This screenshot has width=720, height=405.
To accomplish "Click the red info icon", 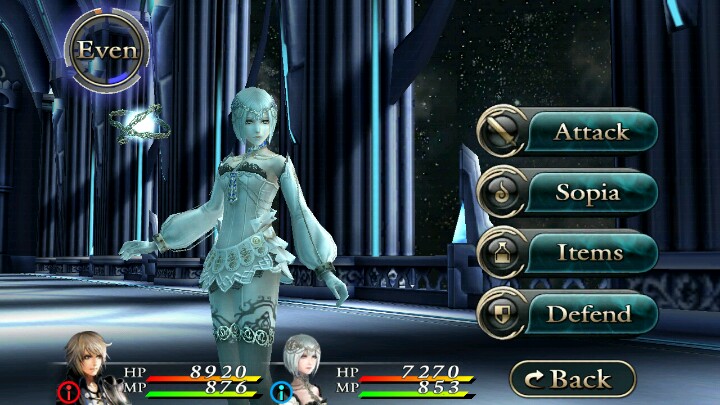I will click(x=70, y=390).
